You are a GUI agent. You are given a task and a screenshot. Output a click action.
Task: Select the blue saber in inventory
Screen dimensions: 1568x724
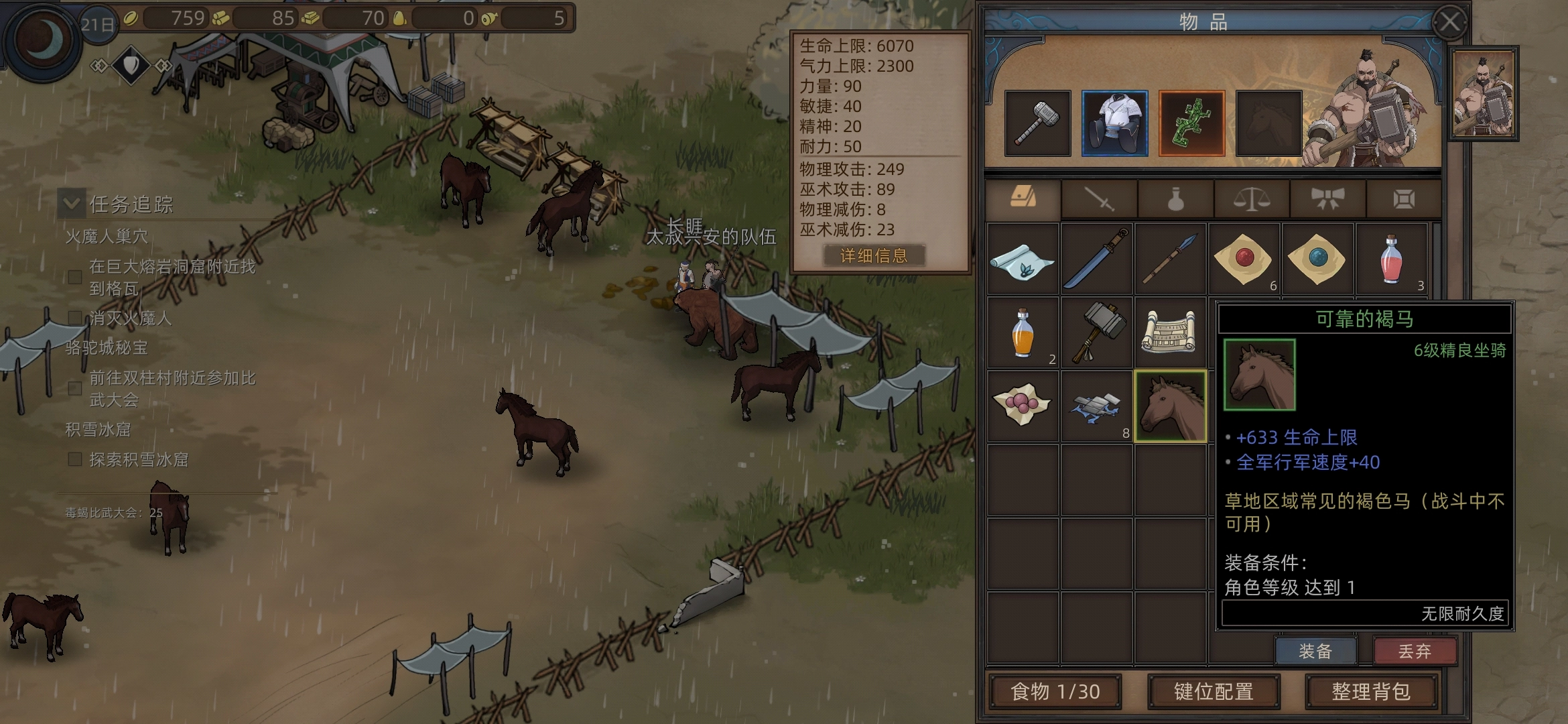coord(1097,259)
